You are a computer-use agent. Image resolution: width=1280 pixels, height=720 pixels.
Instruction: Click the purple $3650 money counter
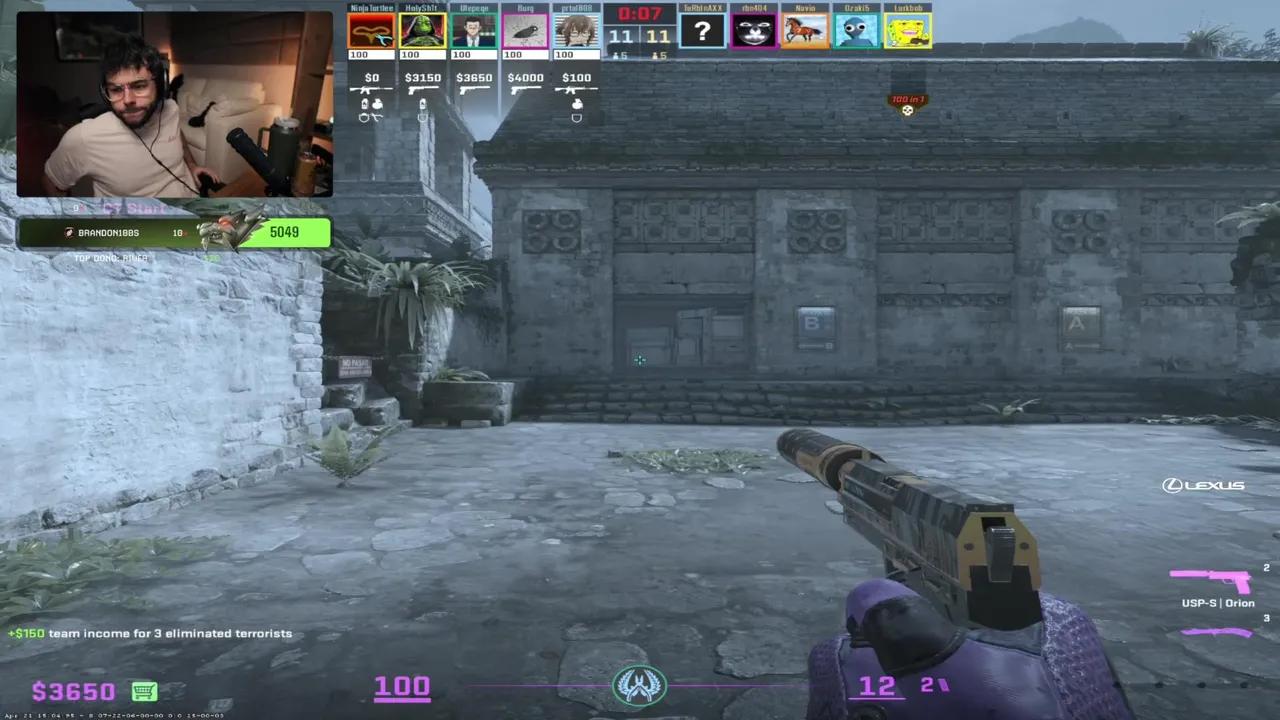(72, 690)
